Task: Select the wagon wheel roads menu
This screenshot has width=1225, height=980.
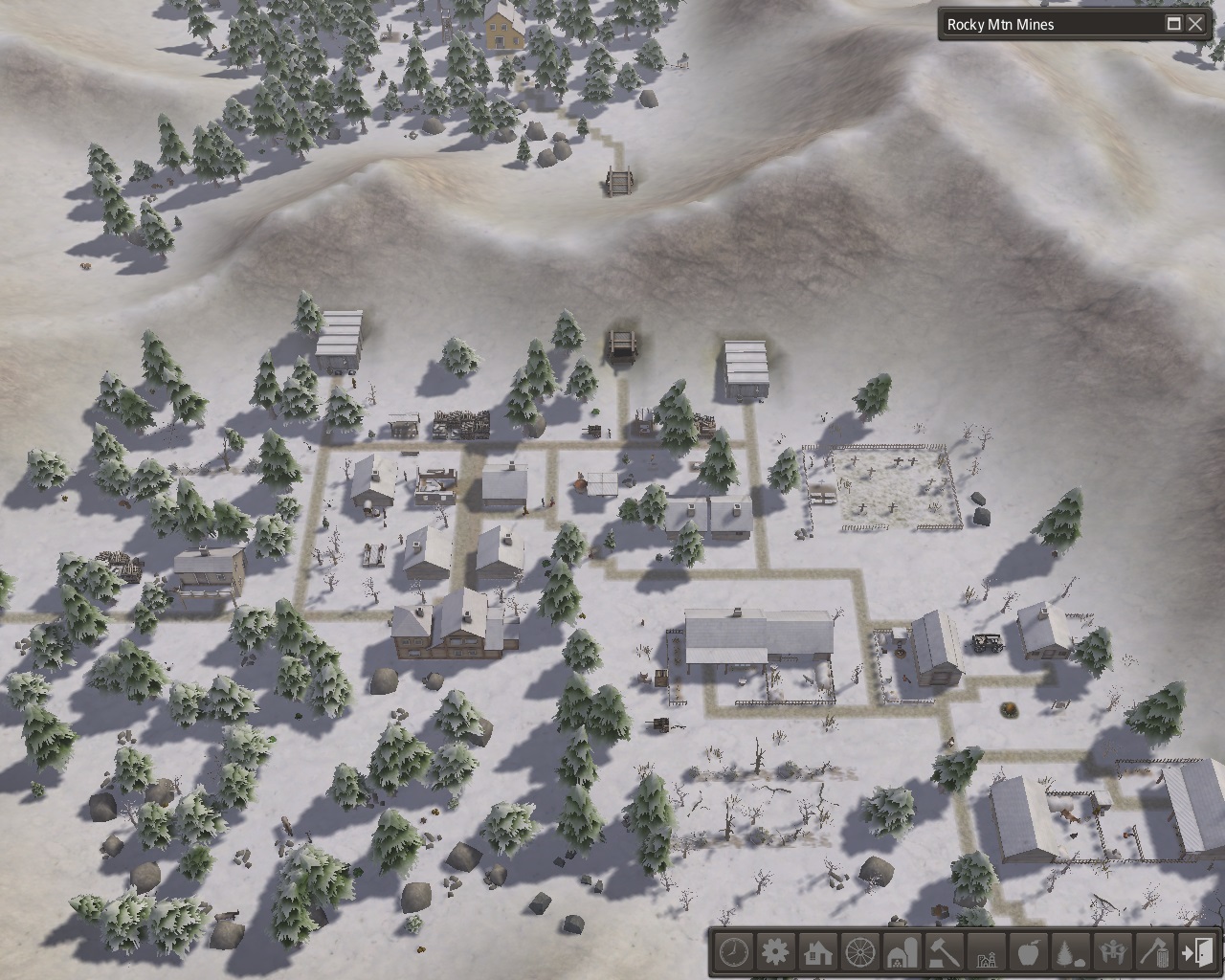Action: pyautogui.click(x=860, y=952)
